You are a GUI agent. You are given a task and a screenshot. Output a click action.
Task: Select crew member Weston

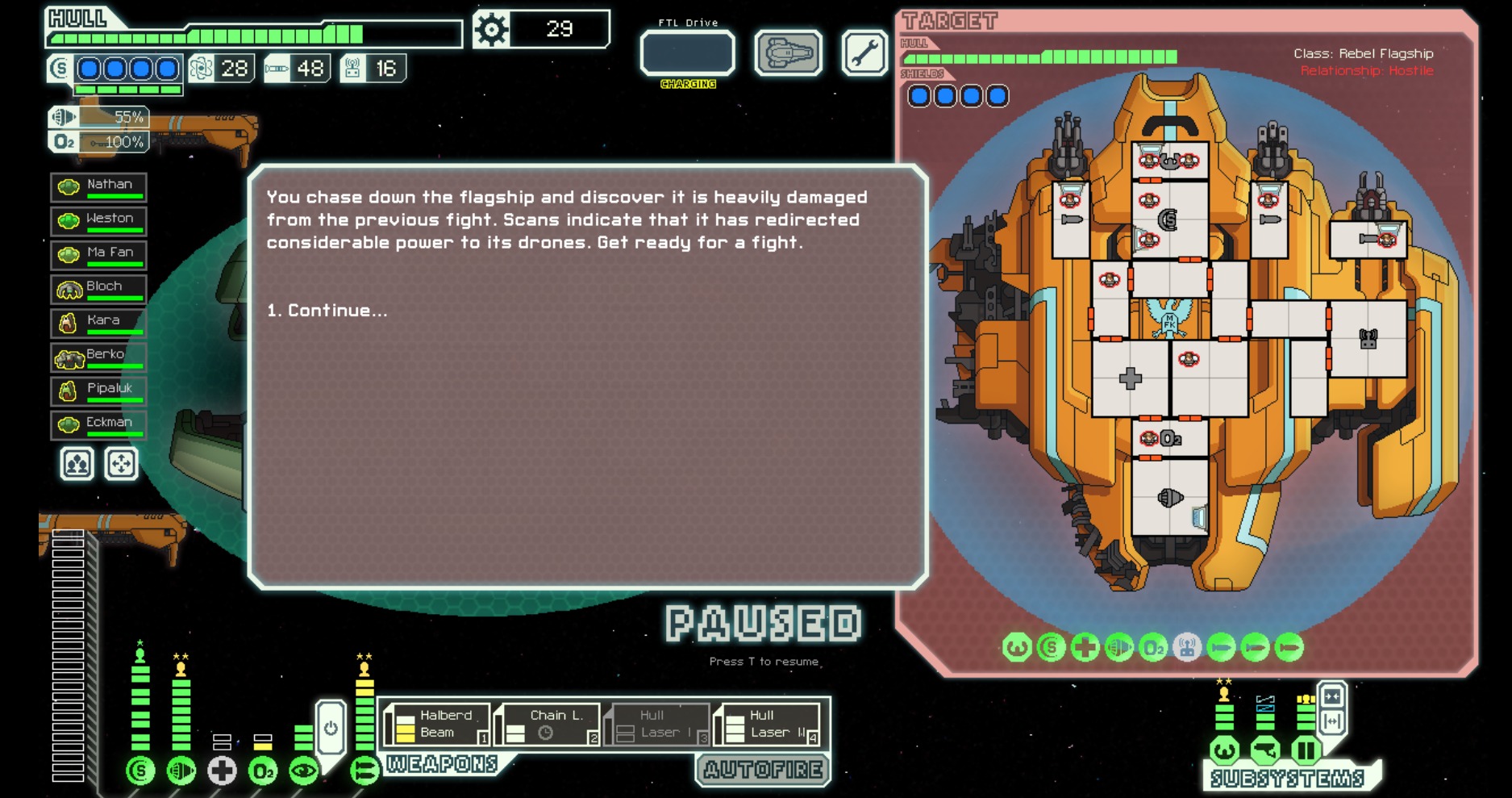point(98,220)
